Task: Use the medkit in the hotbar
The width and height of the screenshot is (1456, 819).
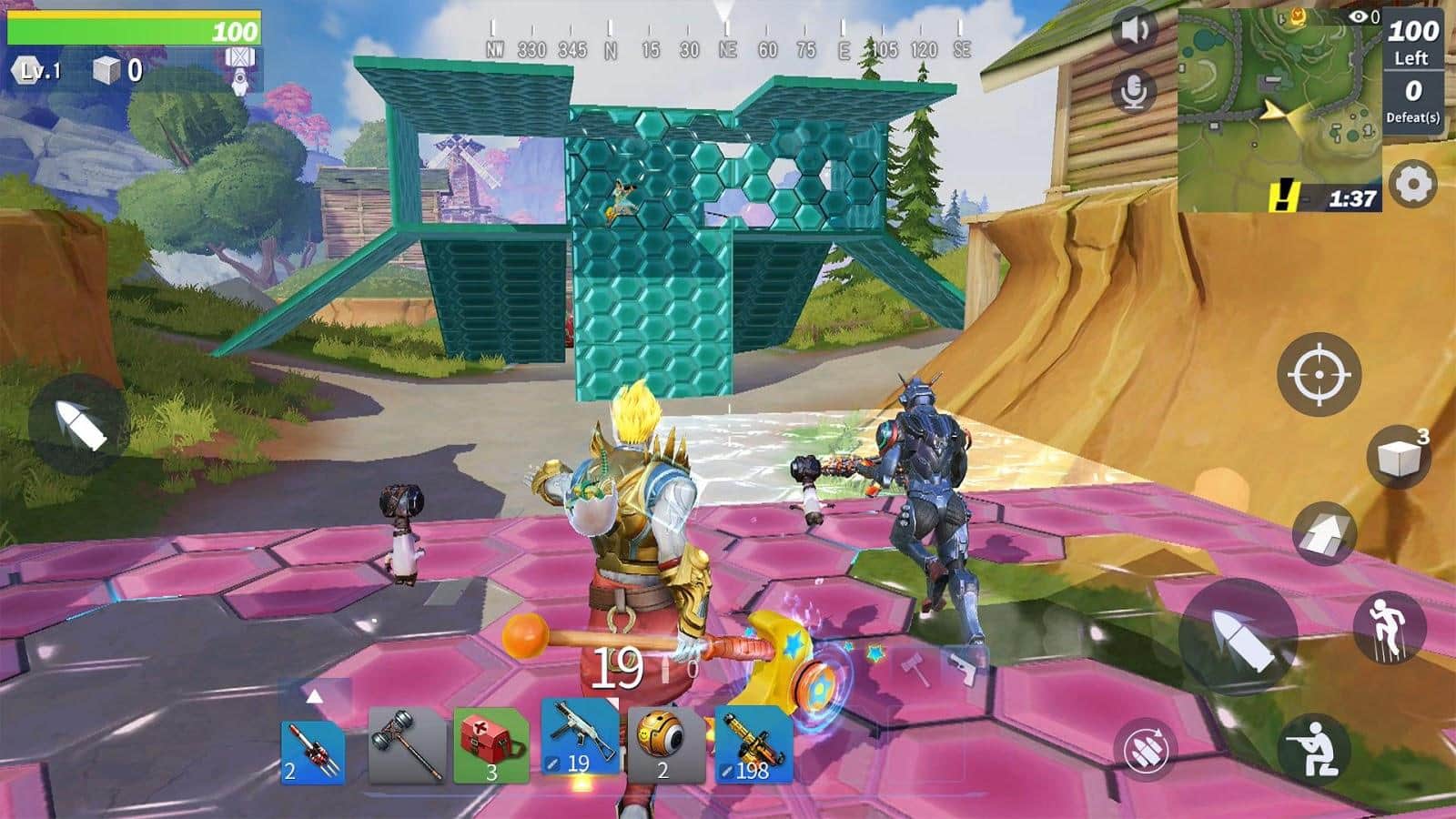Action: point(491,746)
